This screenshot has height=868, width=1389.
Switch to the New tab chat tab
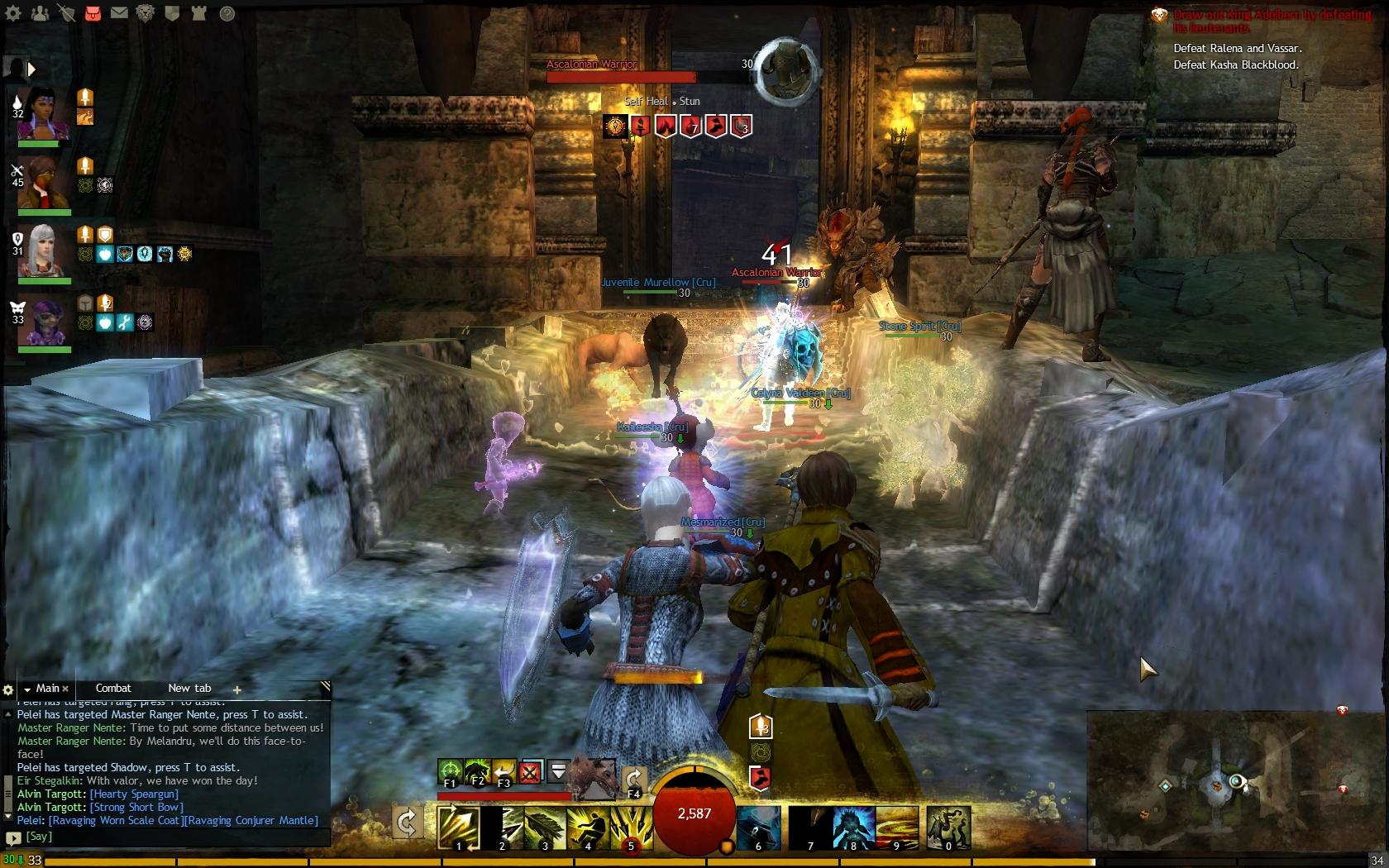[x=189, y=689]
